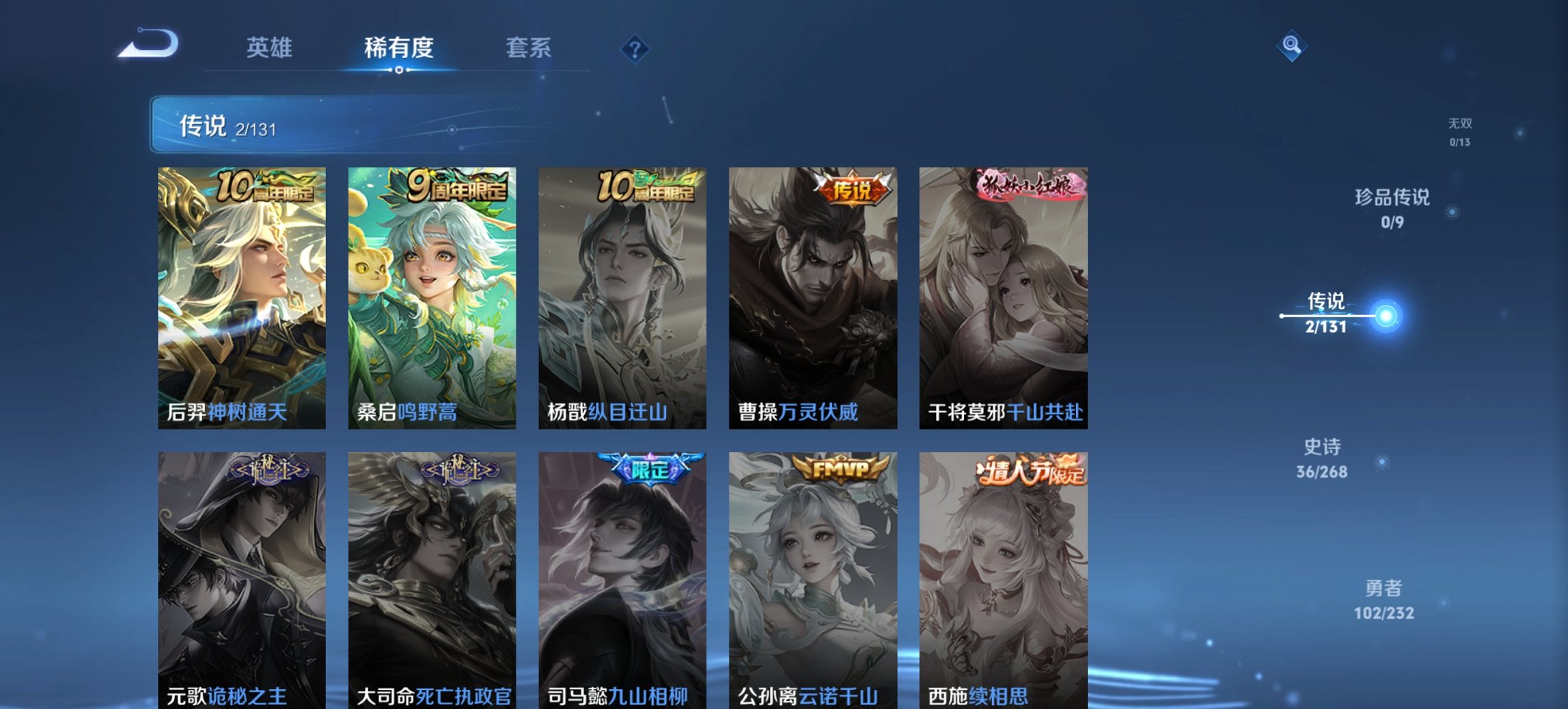Click the help question mark icon

click(x=634, y=48)
